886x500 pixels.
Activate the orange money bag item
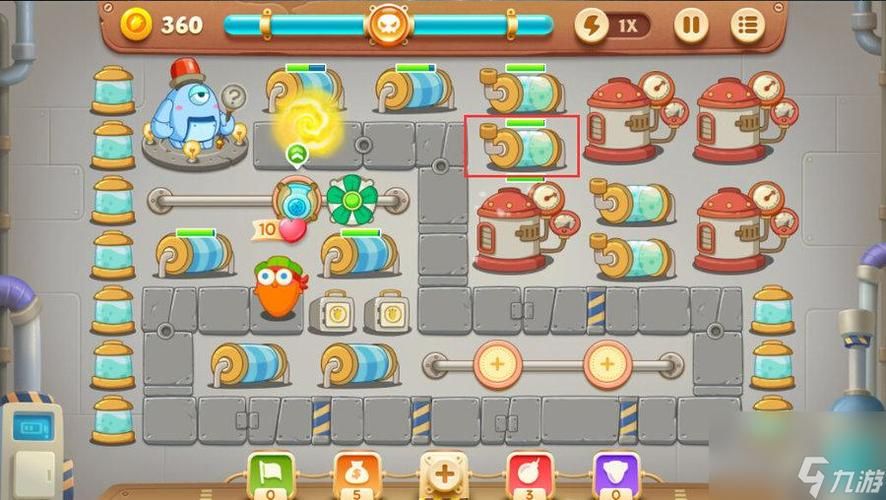pos(358,473)
